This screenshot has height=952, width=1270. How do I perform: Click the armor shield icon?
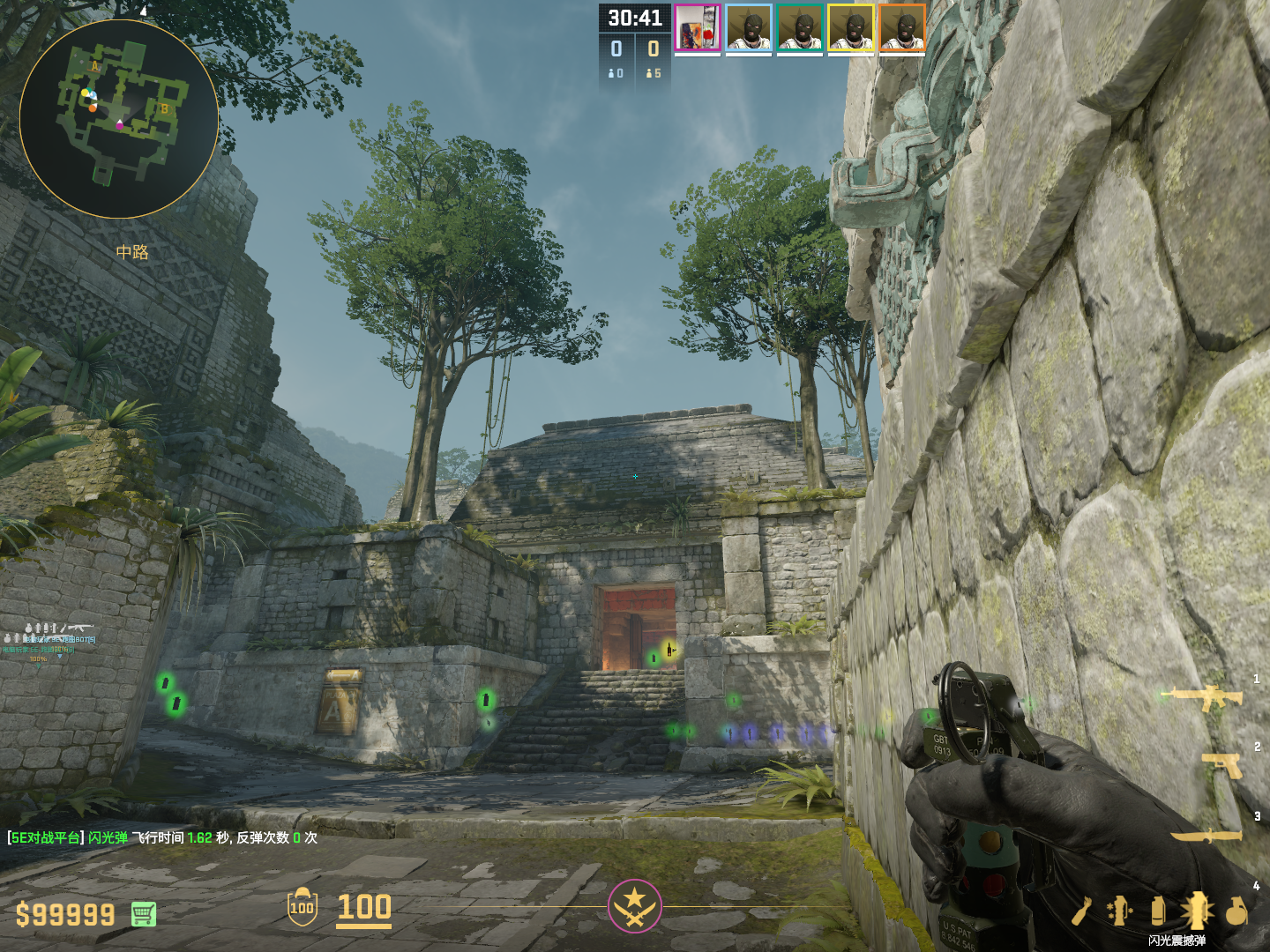click(x=302, y=907)
